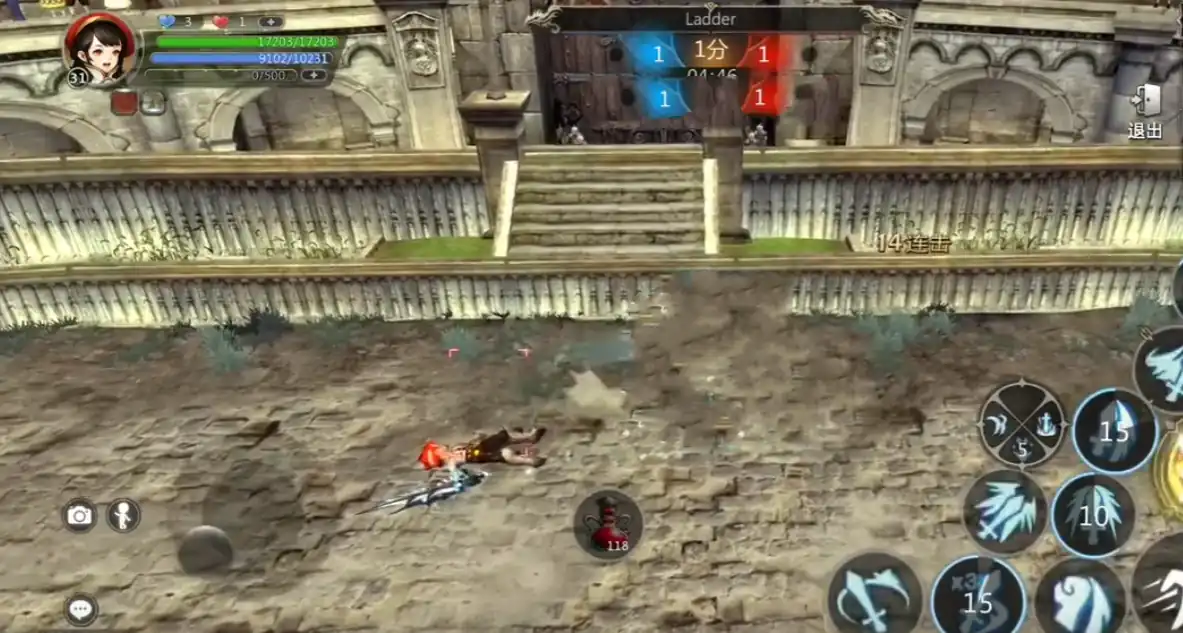Select the red buff status icon

(124, 102)
